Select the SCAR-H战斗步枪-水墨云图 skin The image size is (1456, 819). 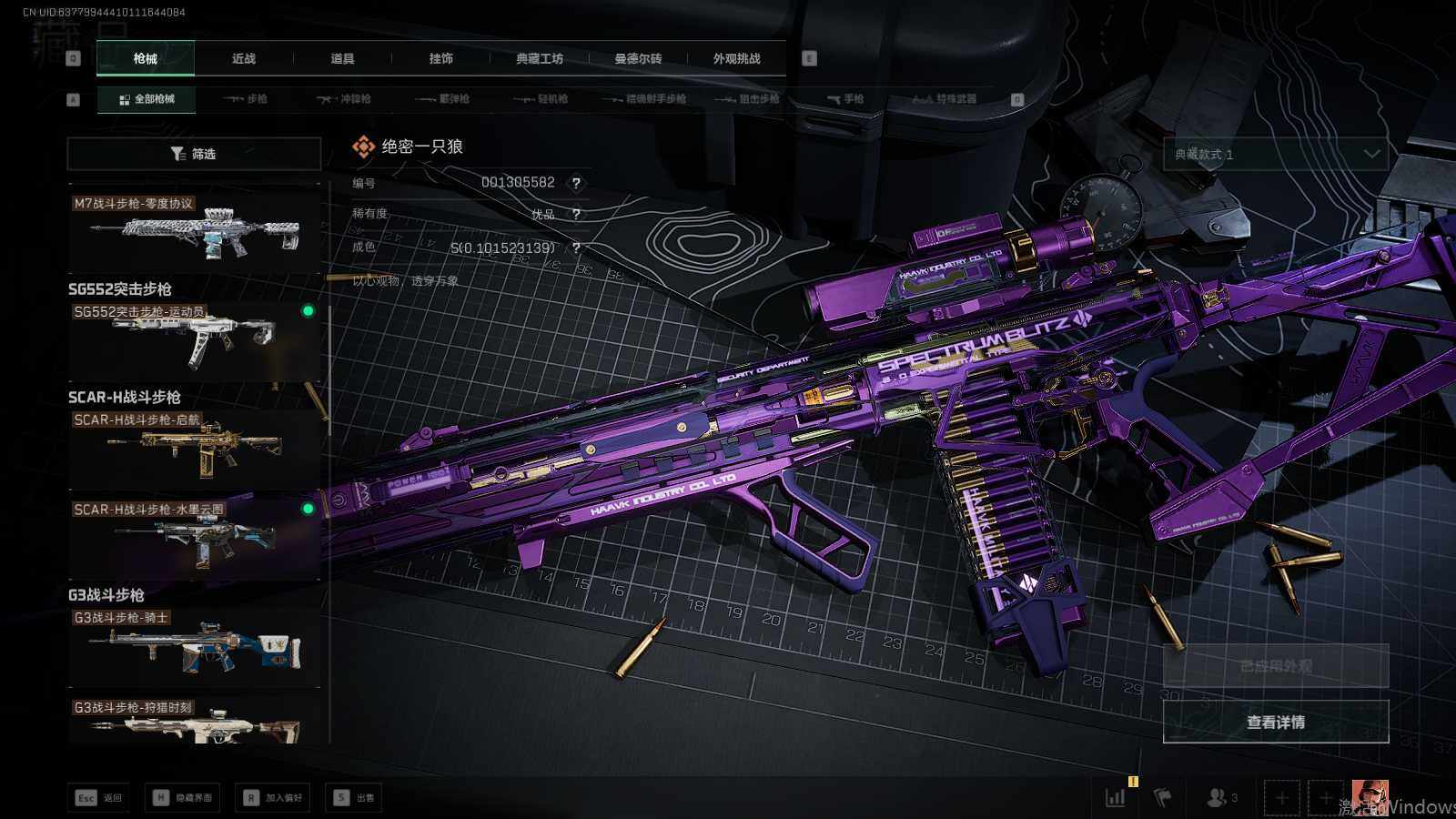pyautogui.click(x=195, y=537)
